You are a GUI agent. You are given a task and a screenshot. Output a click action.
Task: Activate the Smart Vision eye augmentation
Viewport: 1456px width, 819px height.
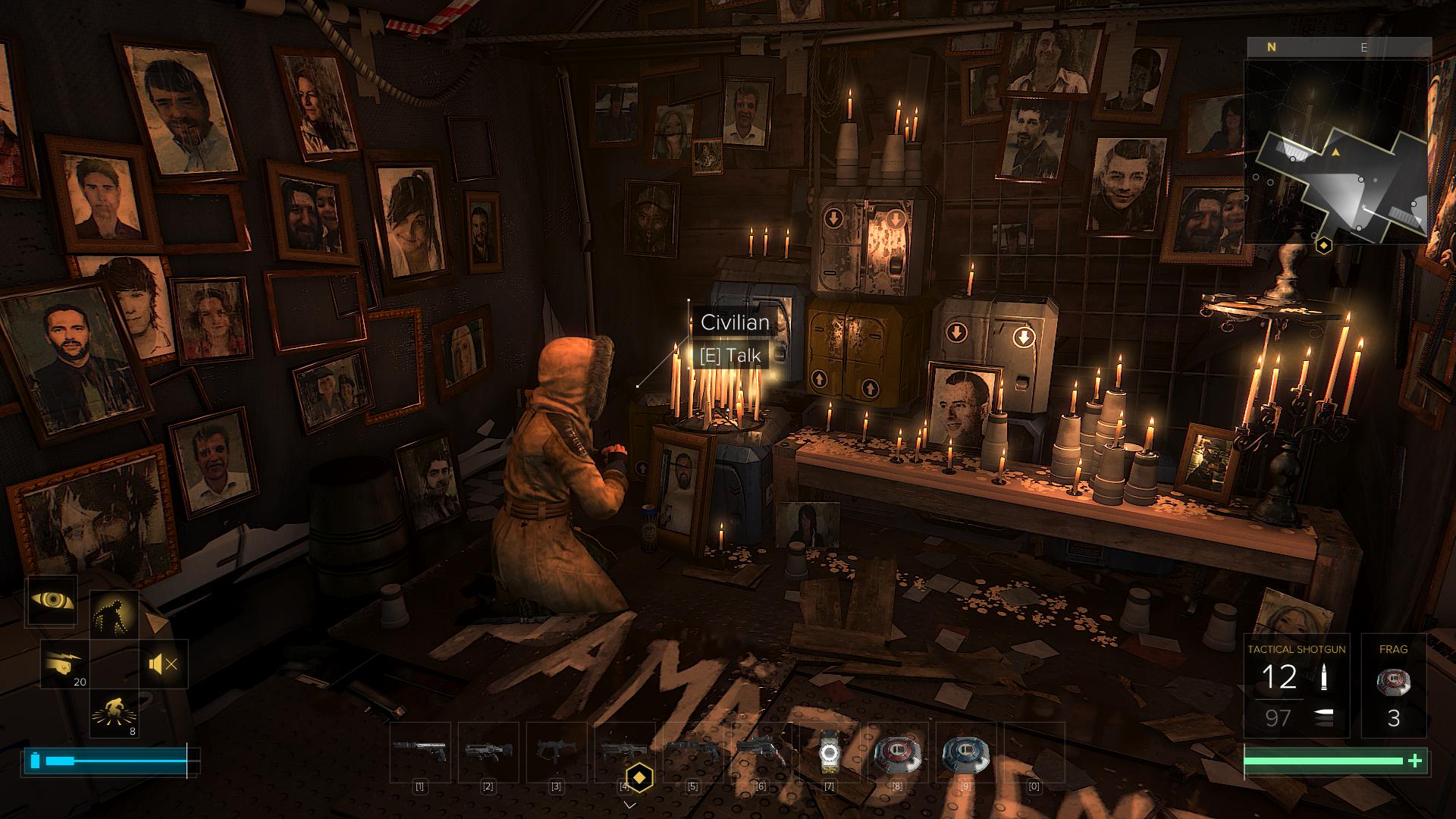point(52,601)
